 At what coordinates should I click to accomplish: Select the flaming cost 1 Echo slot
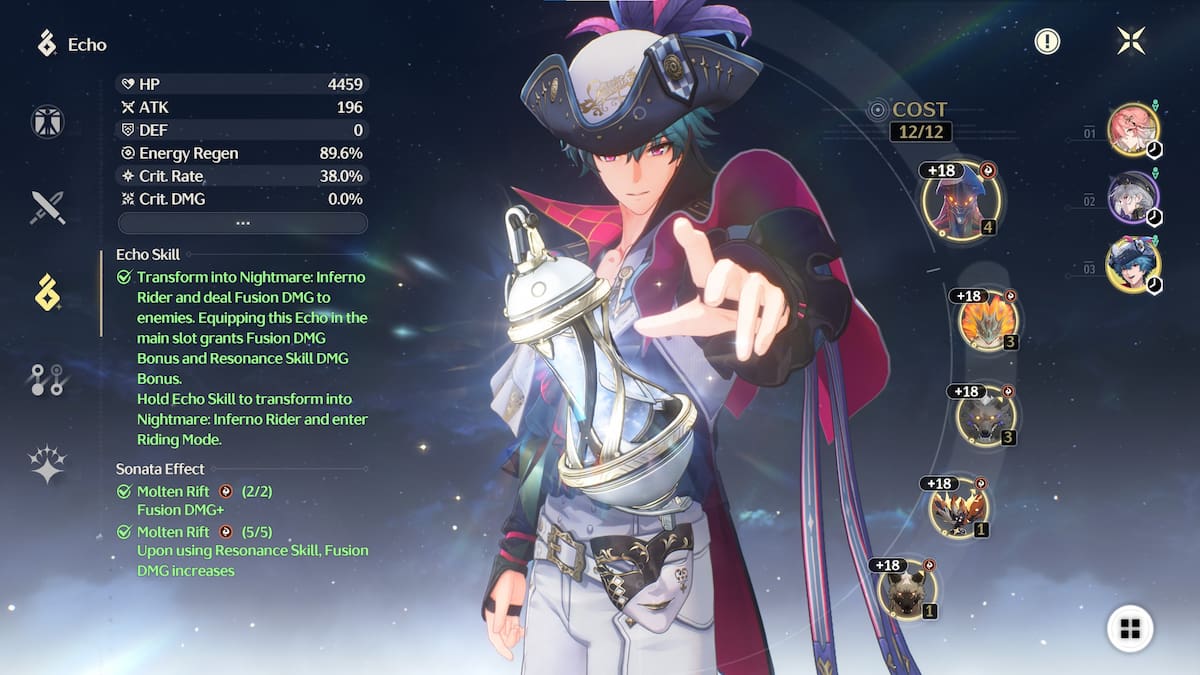click(958, 507)
